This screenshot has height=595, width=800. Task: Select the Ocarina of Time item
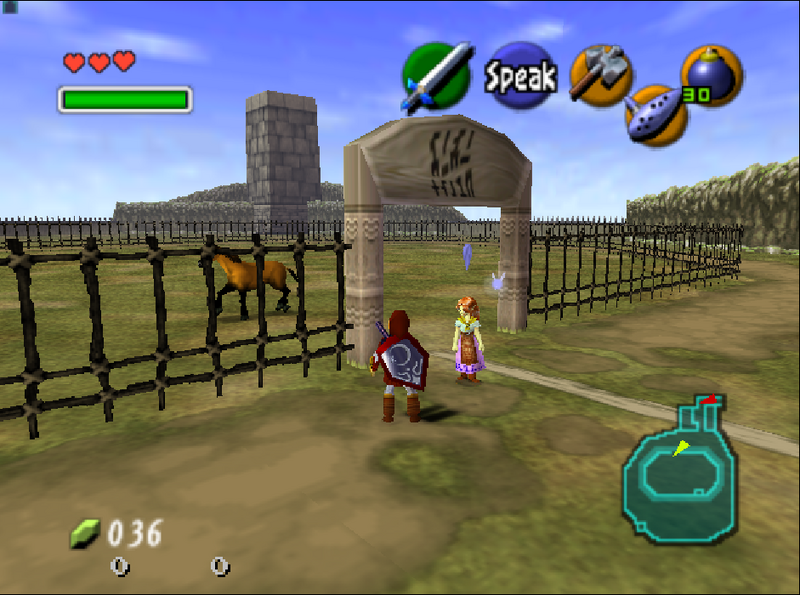coord(656,115)
